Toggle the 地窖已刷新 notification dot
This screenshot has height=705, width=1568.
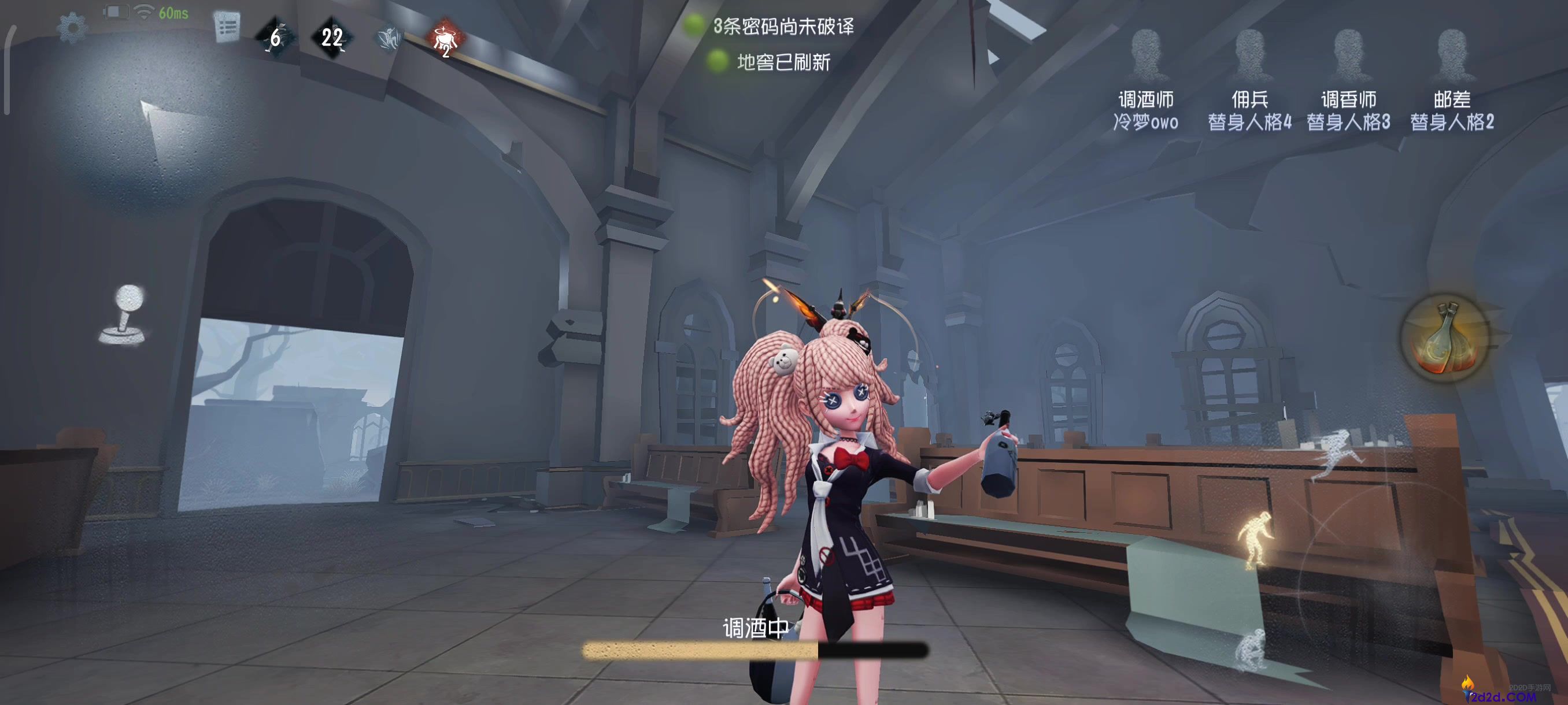pyautogui.click(x=718, y=61)
